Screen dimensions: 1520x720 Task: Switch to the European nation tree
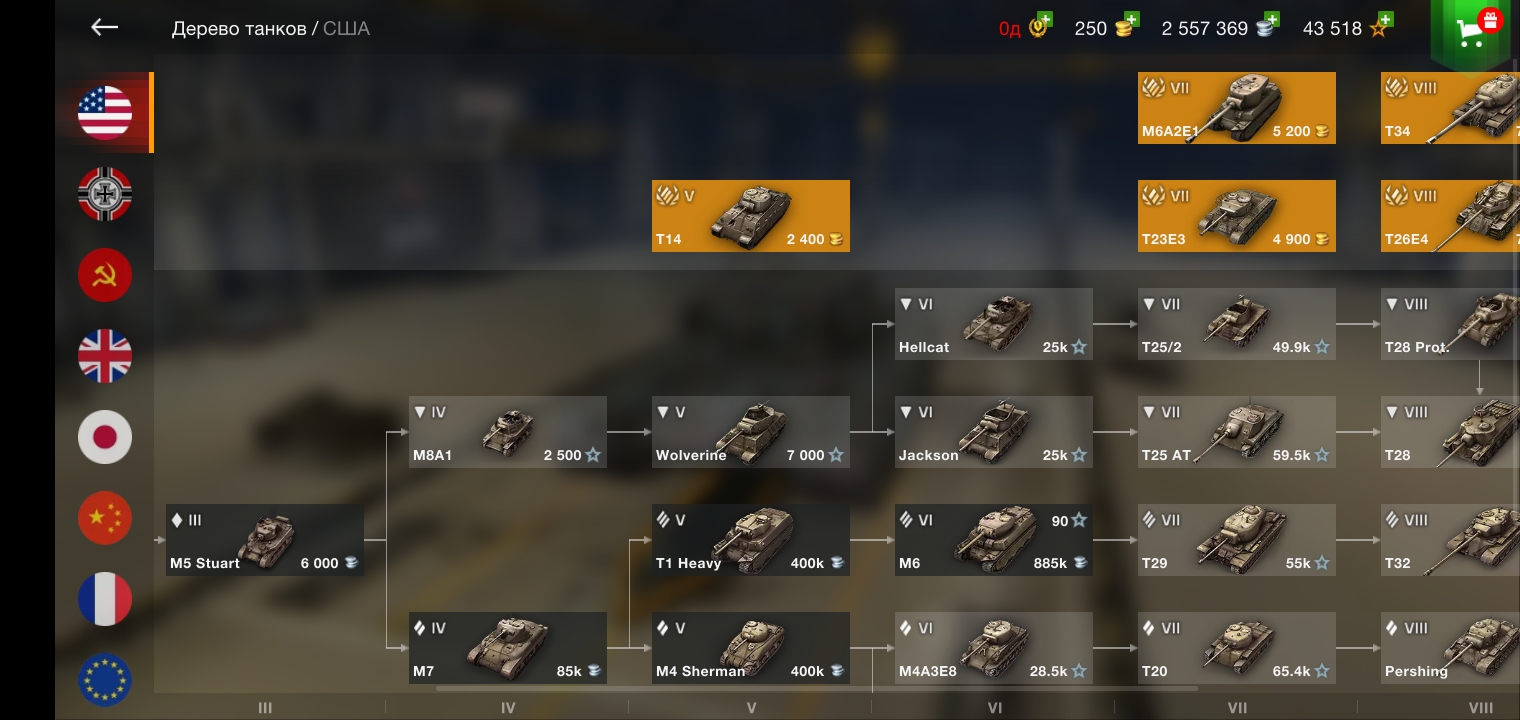tap(105, 680)
